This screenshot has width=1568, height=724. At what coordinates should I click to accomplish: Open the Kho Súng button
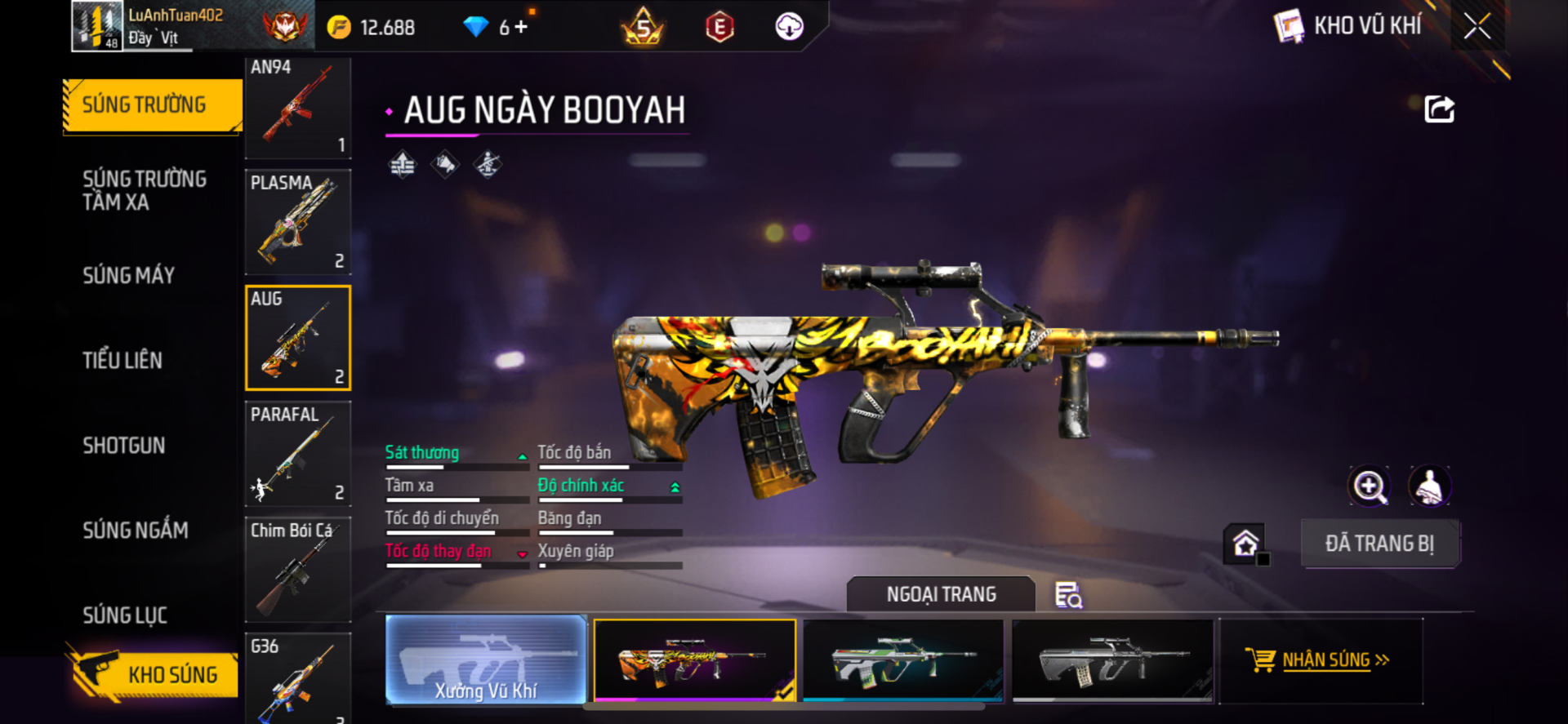(x=154, y=673)
